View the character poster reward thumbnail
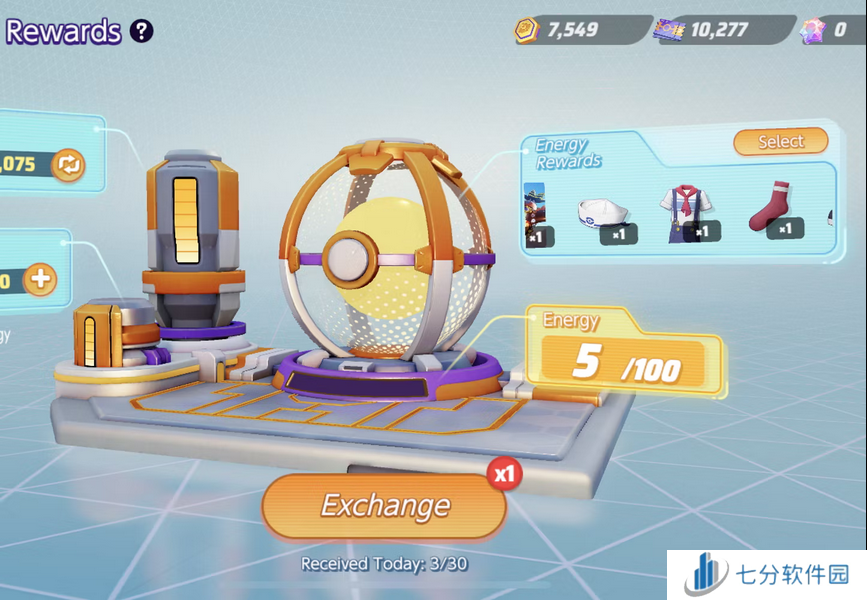This screenshot has height=600, width=867. coord(535,214)
